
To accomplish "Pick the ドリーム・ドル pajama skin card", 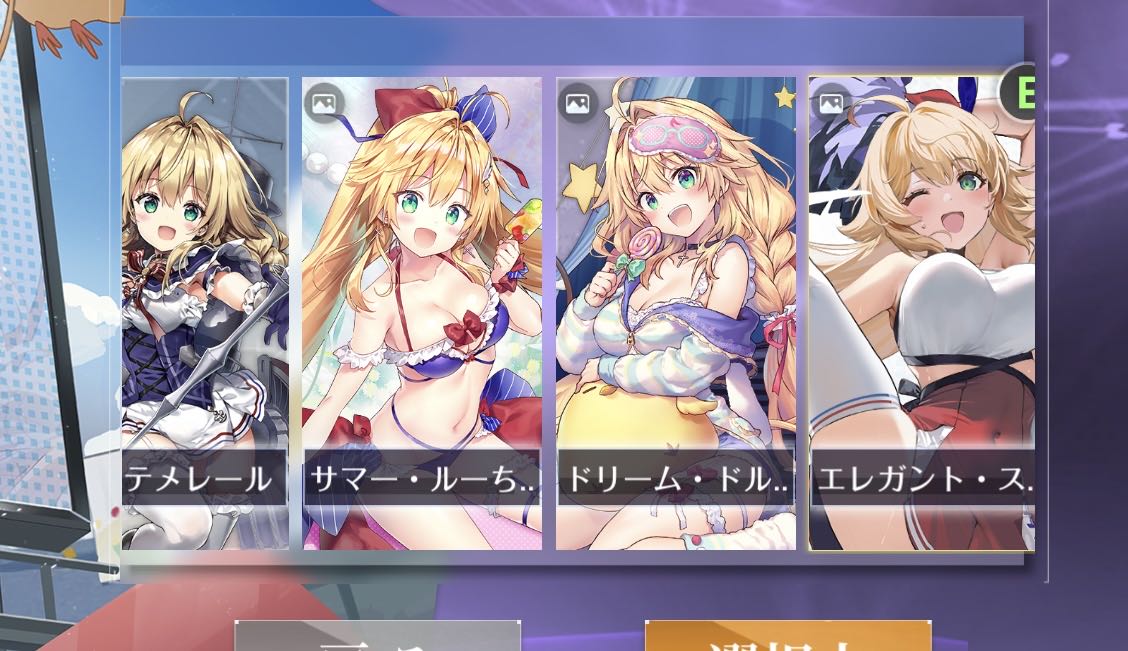I will [676, 312].
